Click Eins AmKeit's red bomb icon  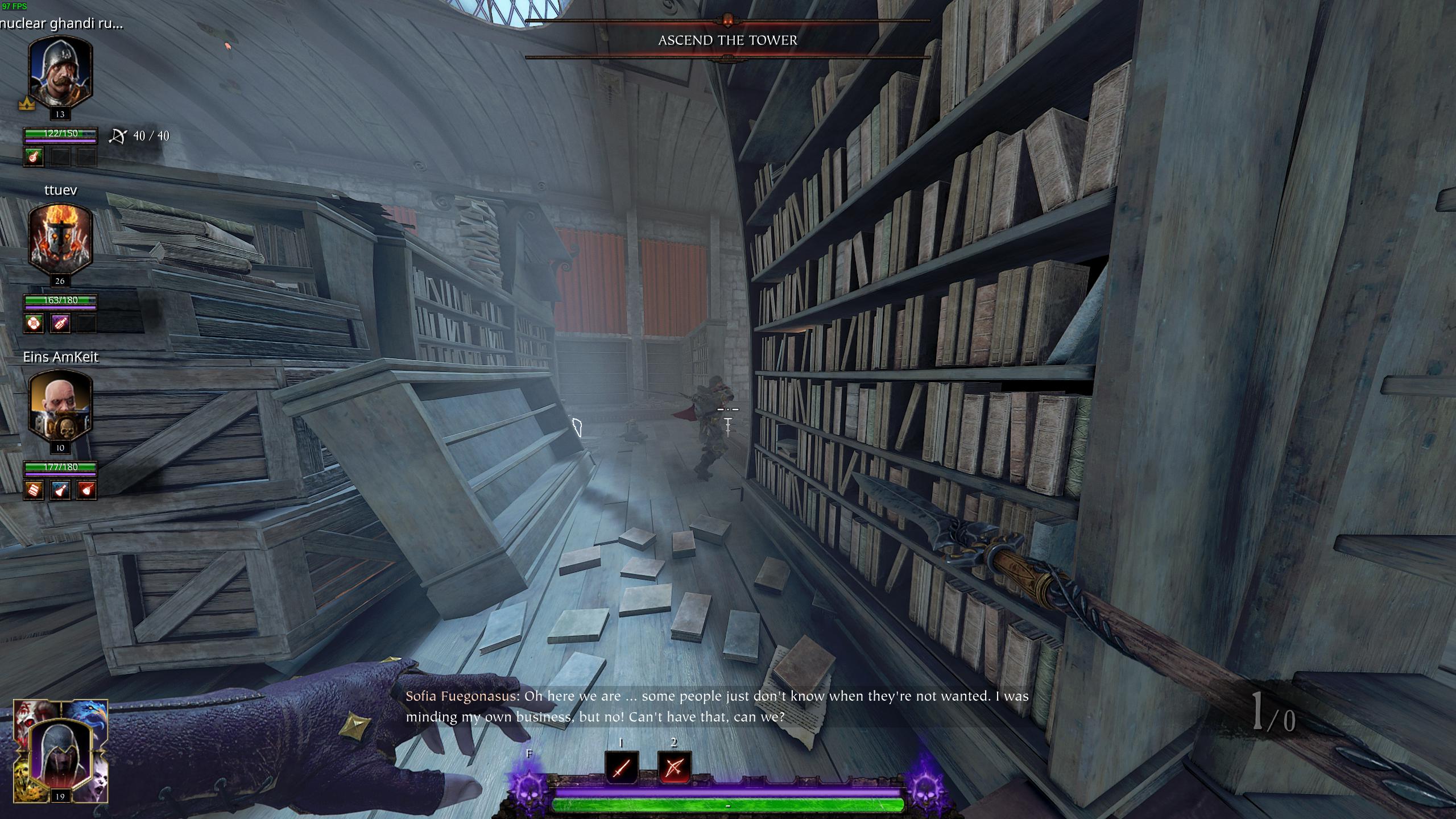tap(86, 490)
